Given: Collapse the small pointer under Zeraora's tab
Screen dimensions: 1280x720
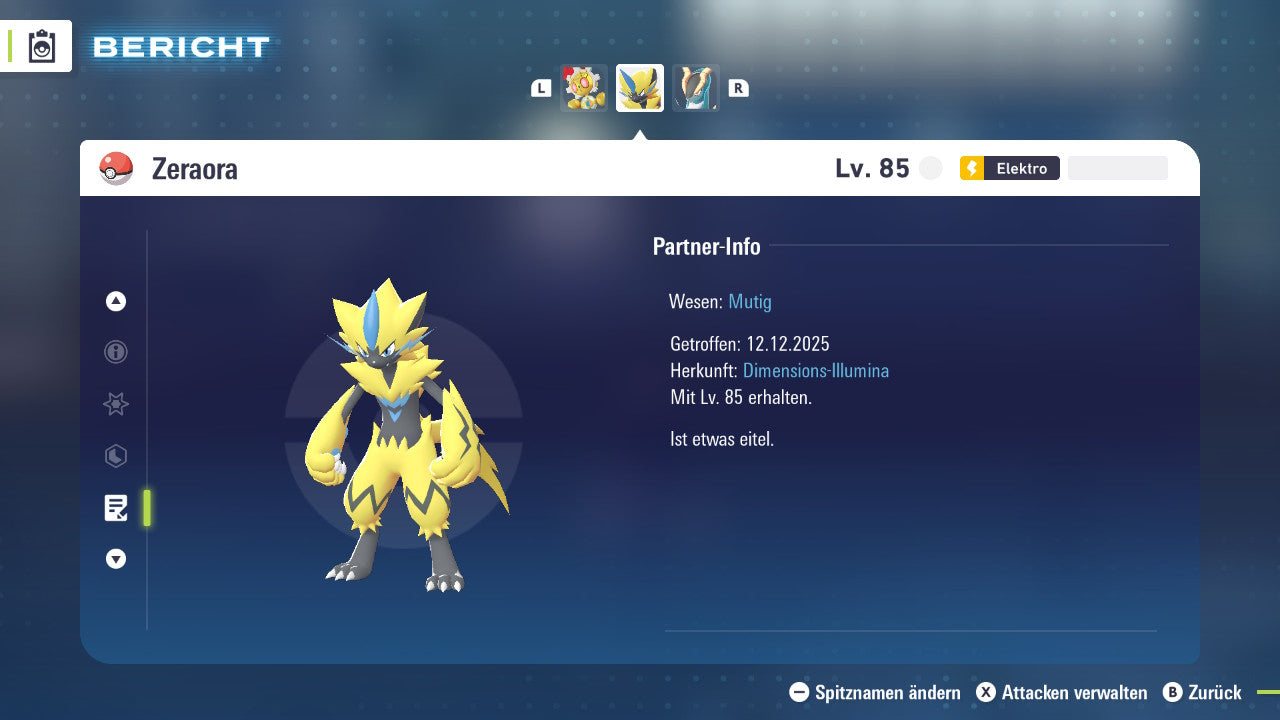Looking at the screenshot, I should 640,135.
